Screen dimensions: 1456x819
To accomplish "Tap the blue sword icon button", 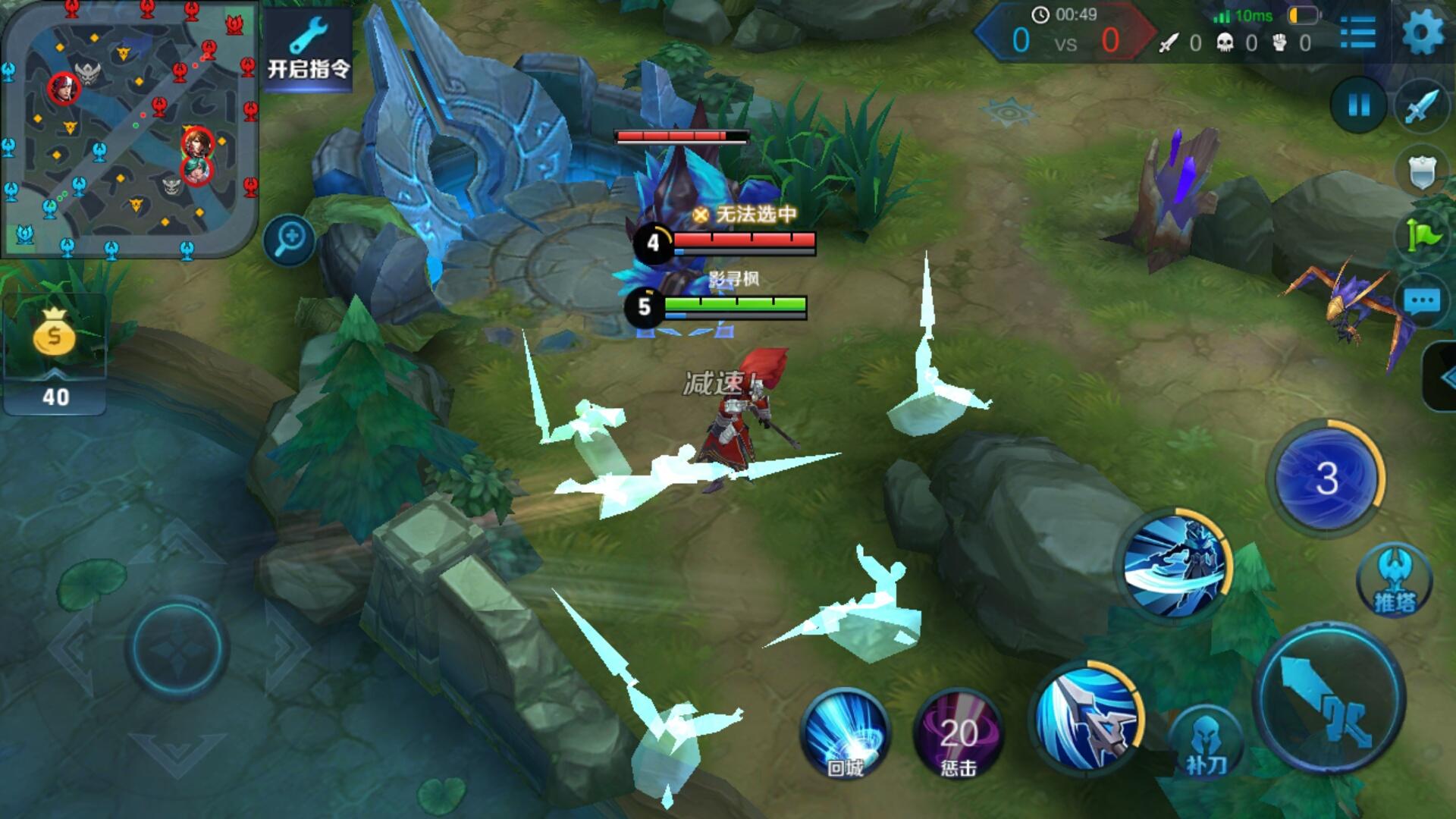I will coord(1421,106).
